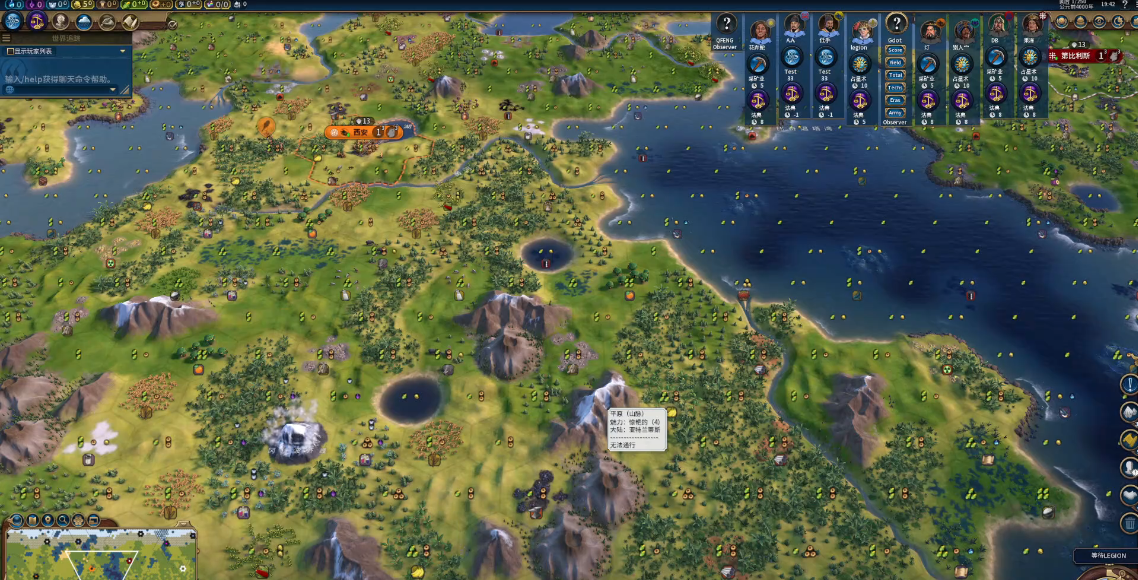Switch to the Techs ranking button
The width and height of the screenshot is (1138, 580).
[895, 88]
